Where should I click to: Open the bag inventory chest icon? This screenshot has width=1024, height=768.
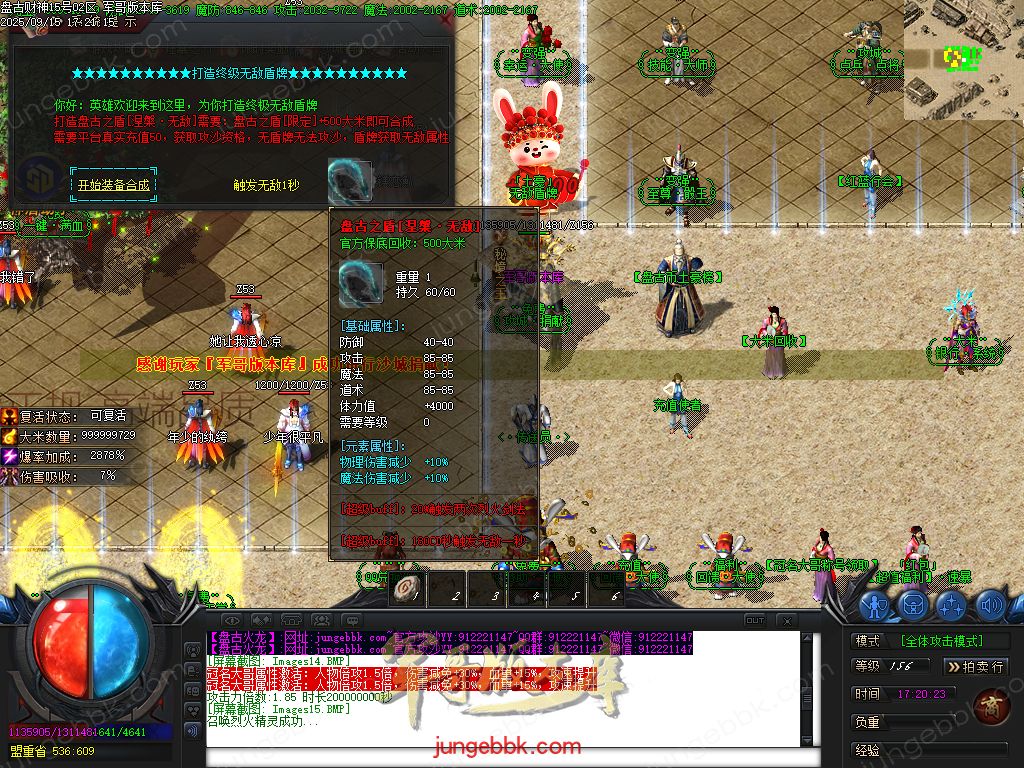point(913,605)
